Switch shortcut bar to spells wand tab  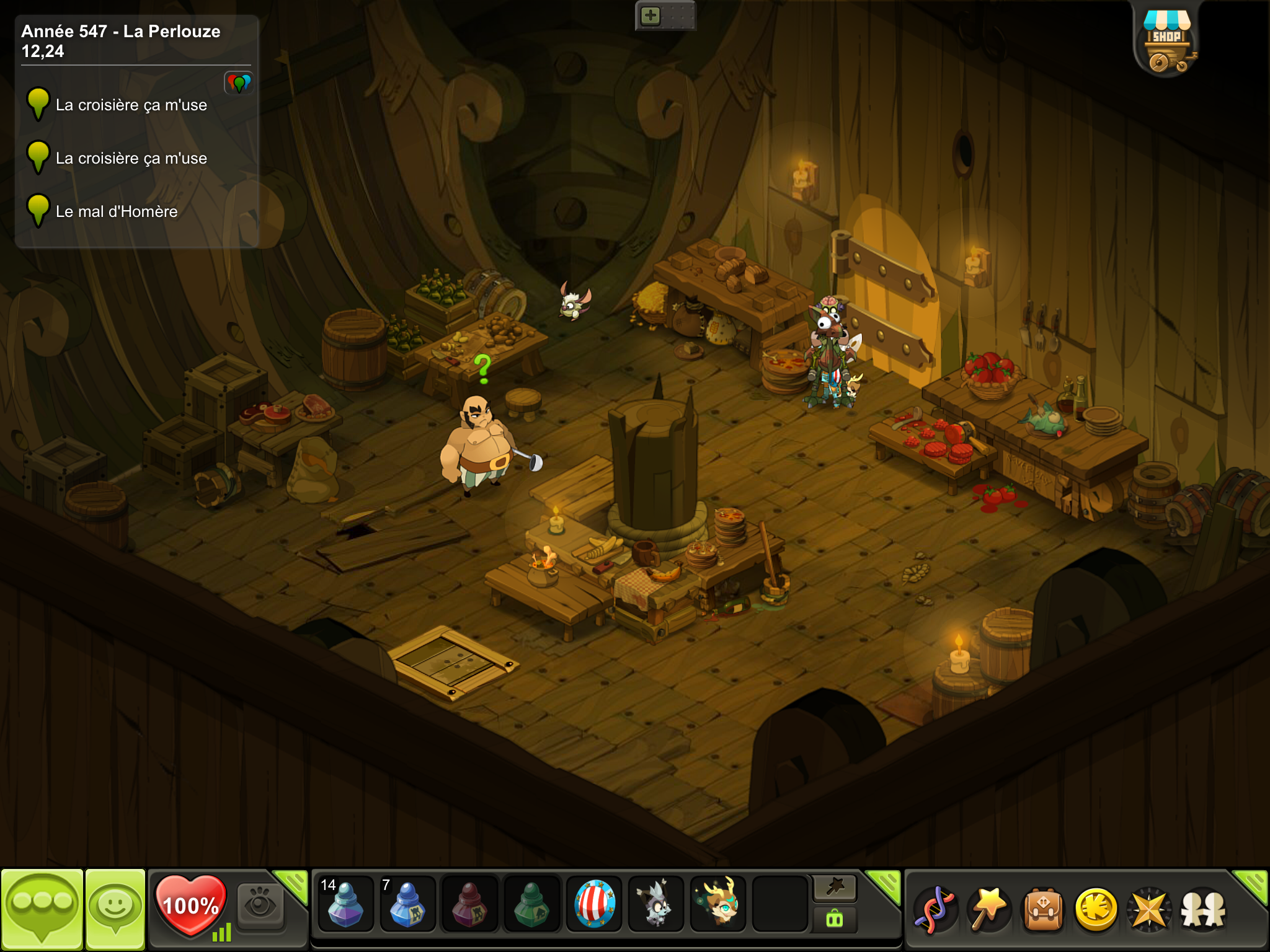(835, 888)
